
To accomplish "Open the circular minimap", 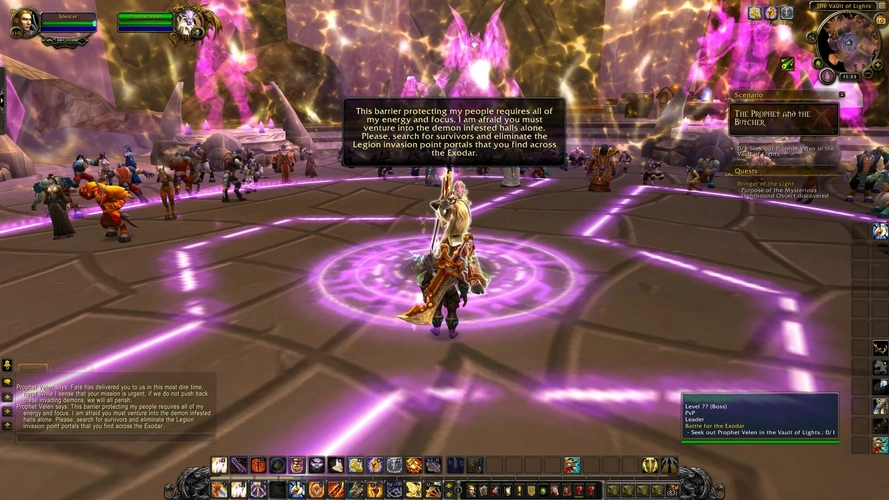I will 848,43.
